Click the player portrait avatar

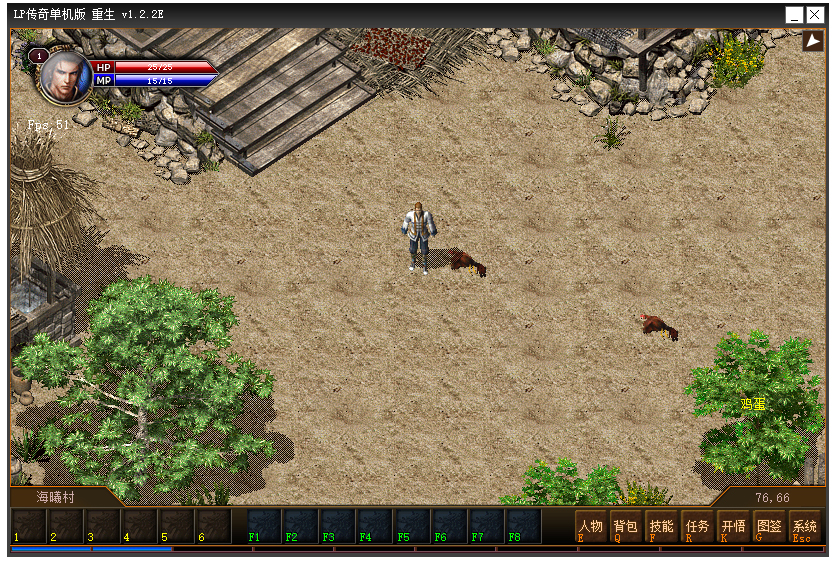[x=66, y=76]
